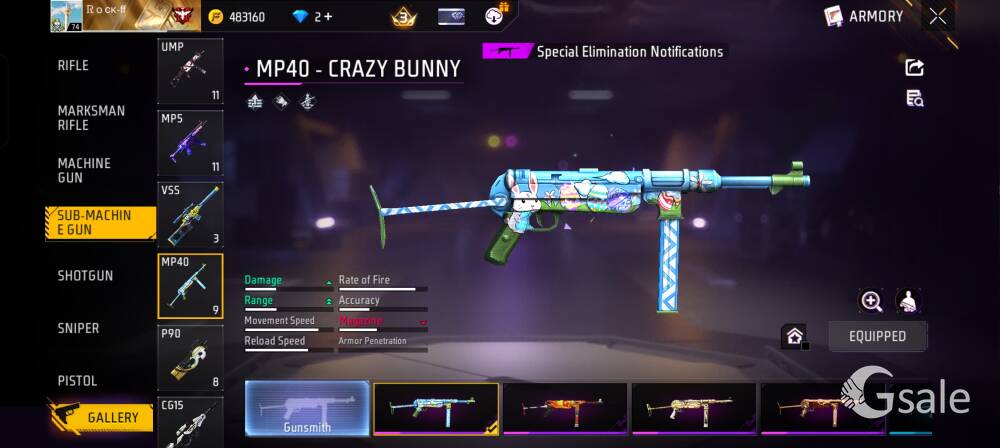
Task: Add diamonds with the plus button
Action: (x=325, y=17)
